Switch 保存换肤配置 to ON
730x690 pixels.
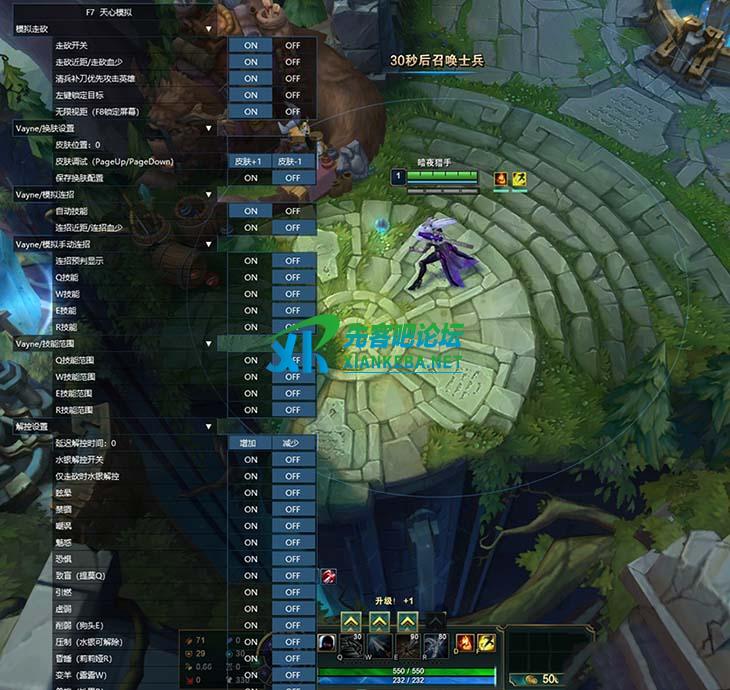click(x=250, y=178)
